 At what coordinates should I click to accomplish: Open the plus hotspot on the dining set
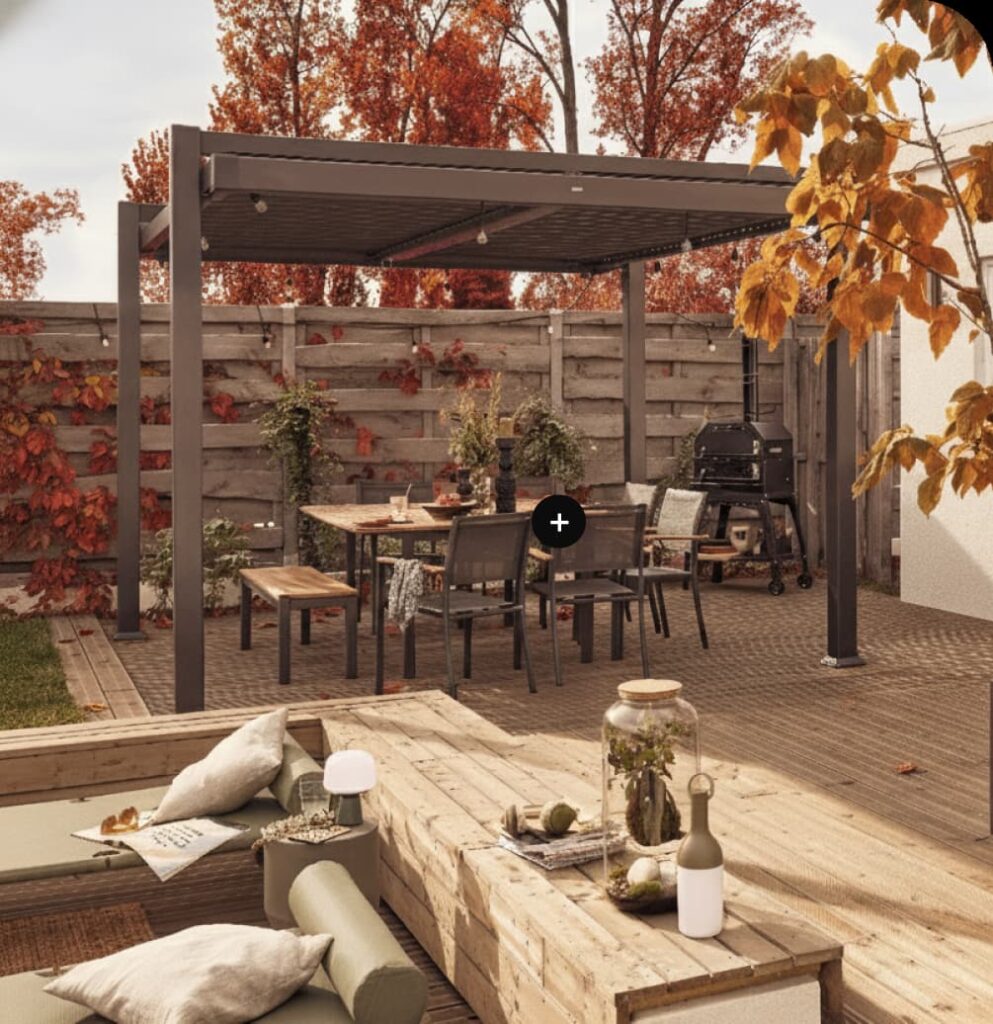[x=558, y=522]
